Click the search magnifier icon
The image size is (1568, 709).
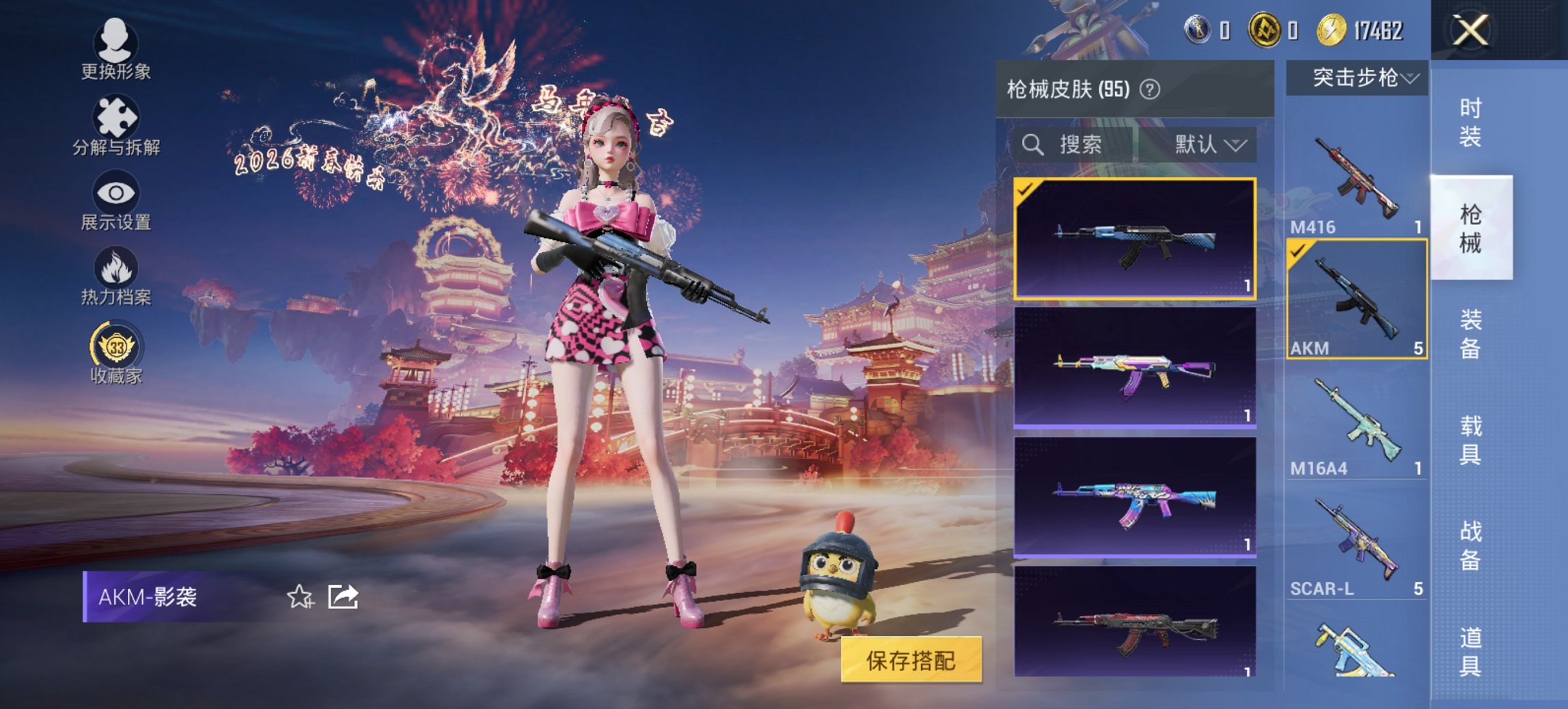click(x=1033, y=145)
